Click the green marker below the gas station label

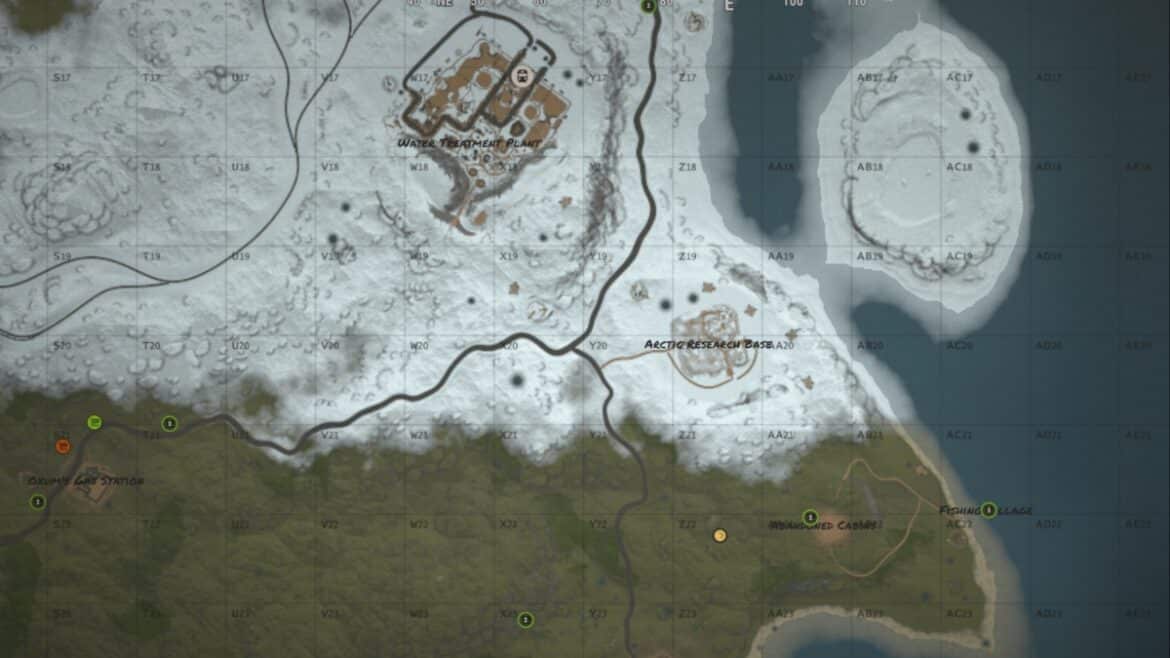coord(38,502)
